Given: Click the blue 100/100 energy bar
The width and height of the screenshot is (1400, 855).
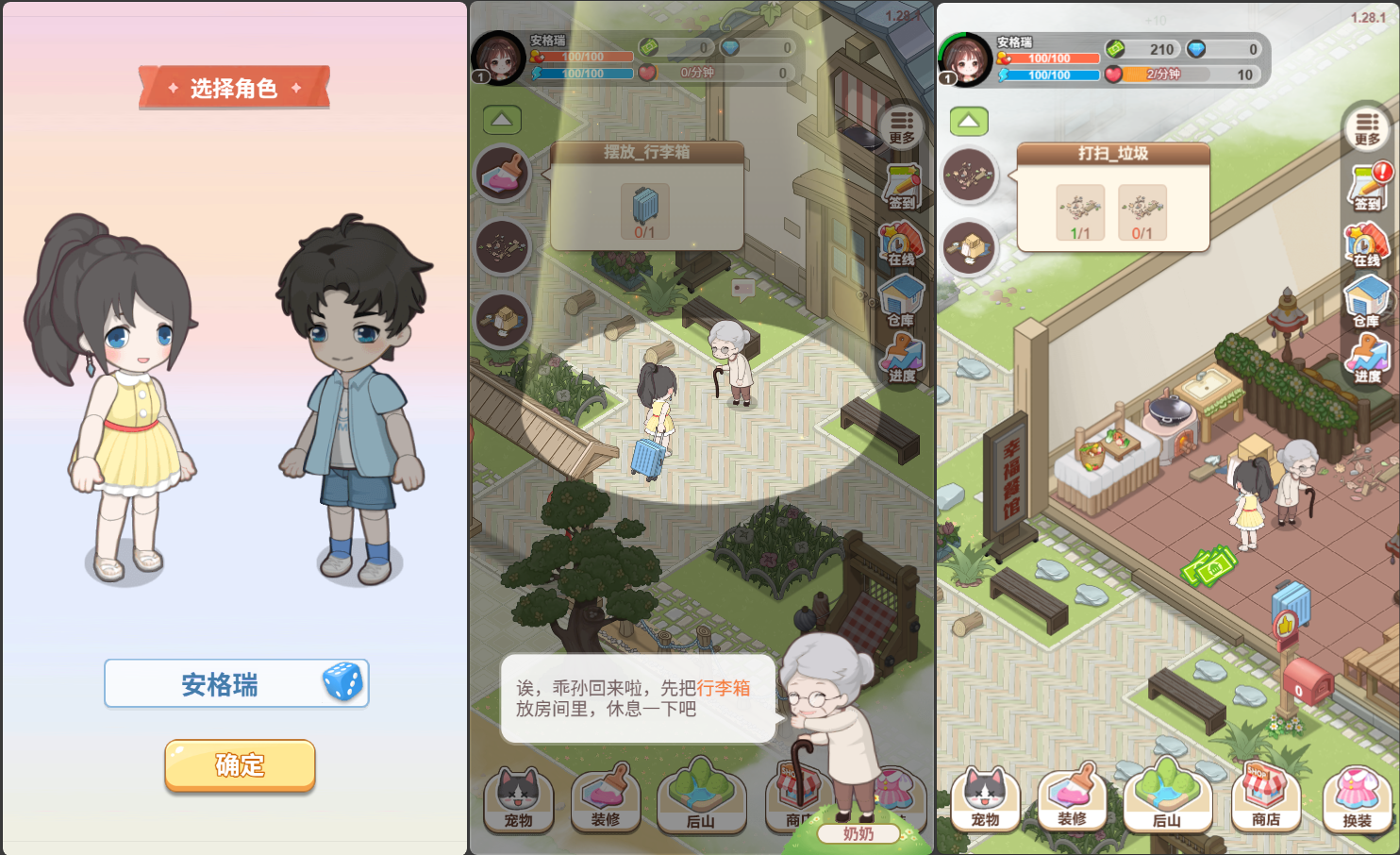Looking at the screenshot, I should tap(1050, 75).
